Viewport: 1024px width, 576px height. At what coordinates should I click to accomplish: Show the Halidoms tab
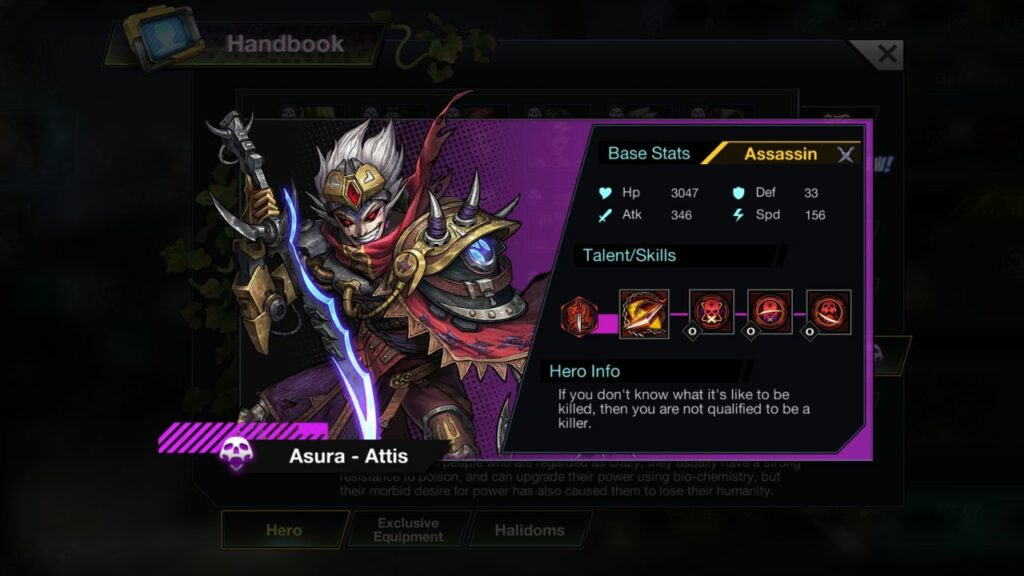(x=529, y=530)
